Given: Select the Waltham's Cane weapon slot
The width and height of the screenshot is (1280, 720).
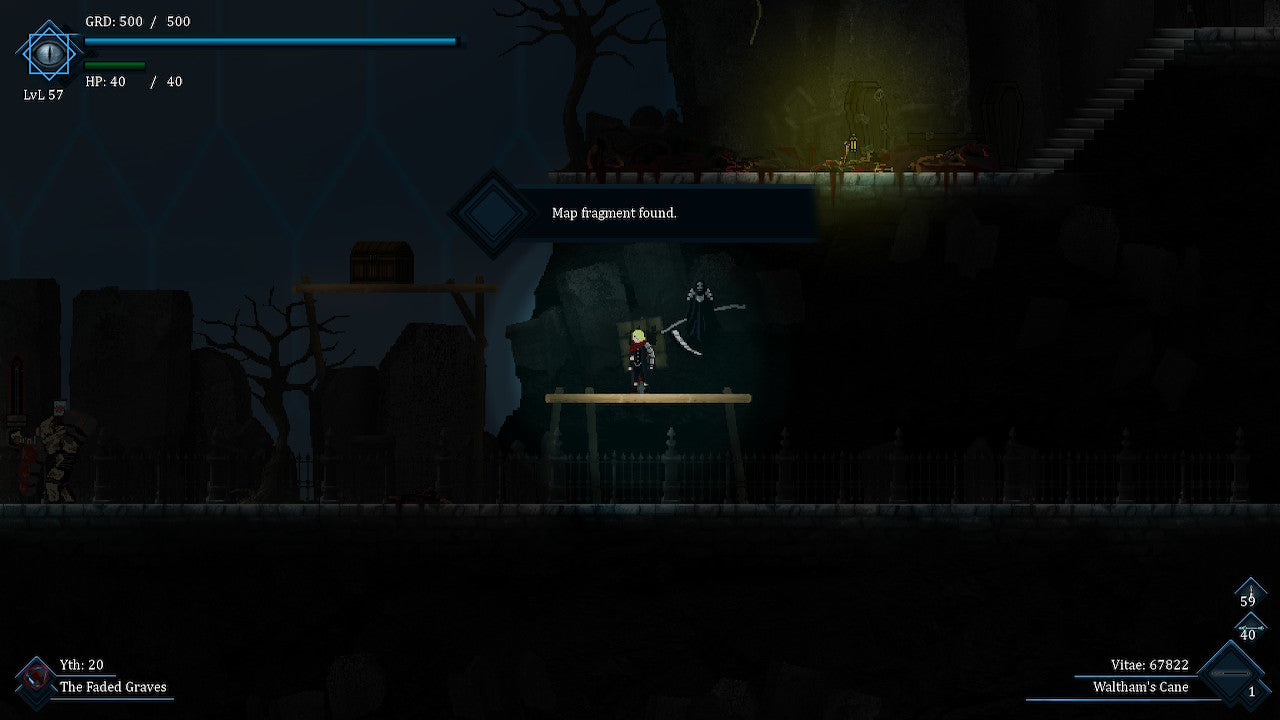Looking at the screenshot, I should pyautogui.click(x=1231, y=676).
